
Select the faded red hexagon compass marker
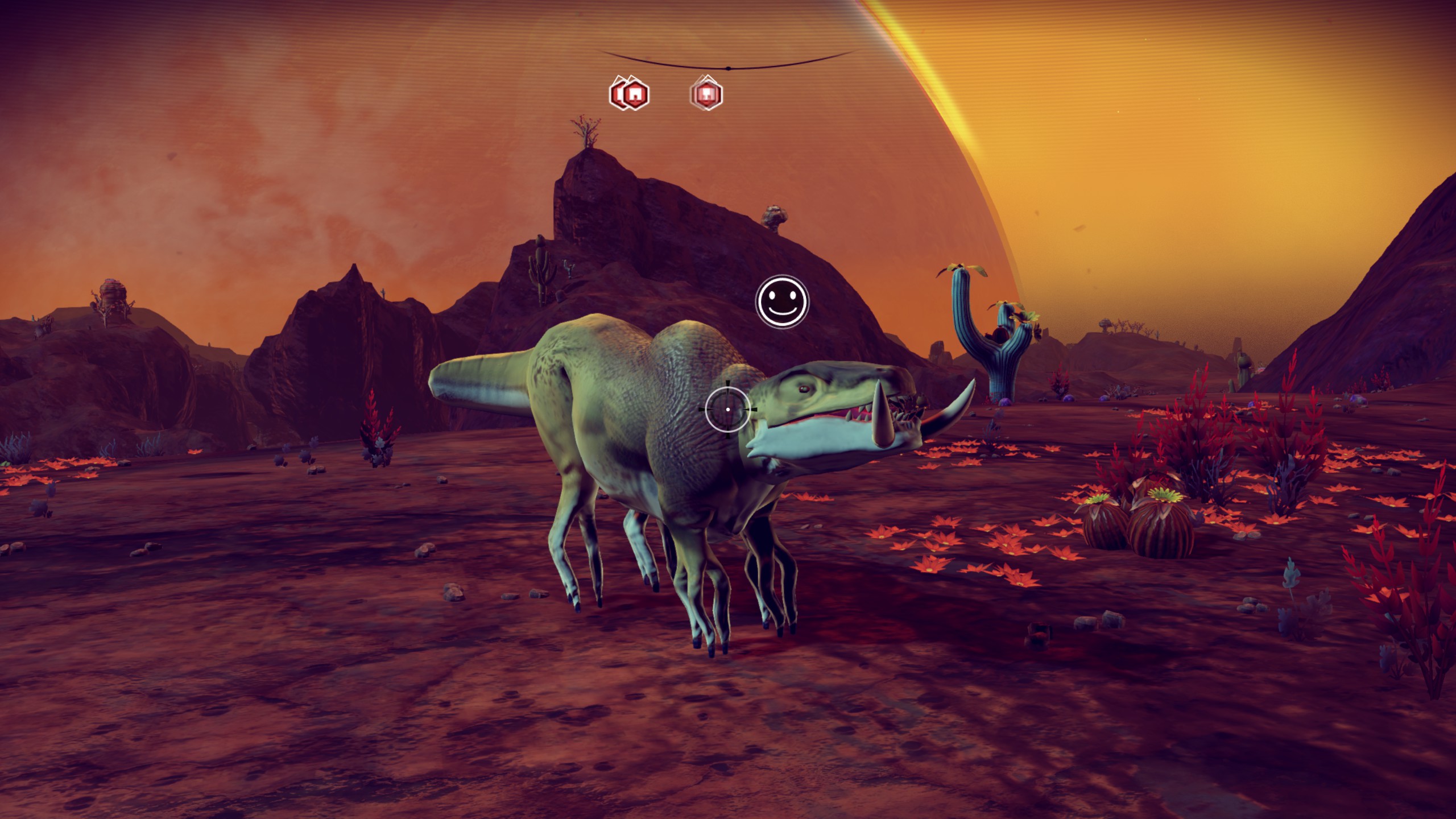pyautogui.click(x=707, y=94)
